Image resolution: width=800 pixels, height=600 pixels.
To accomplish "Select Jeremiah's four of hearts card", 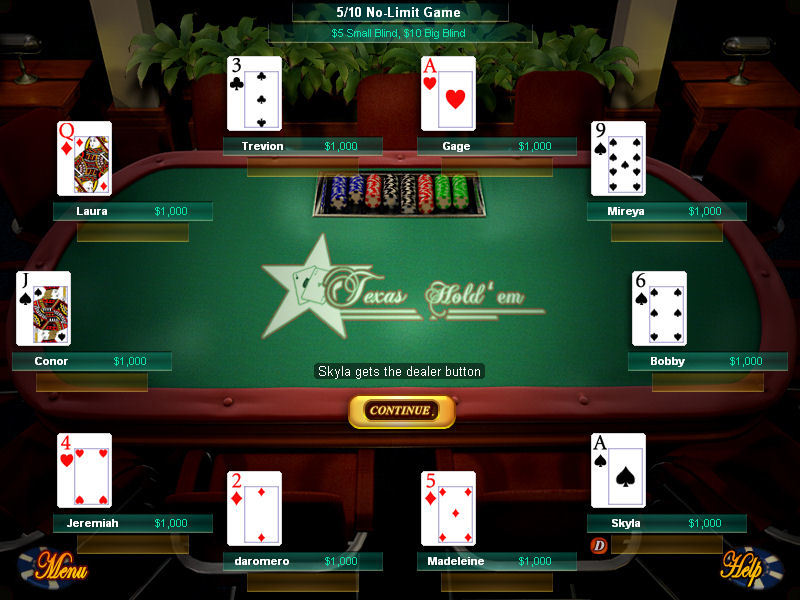I will (x=84, y=470).
